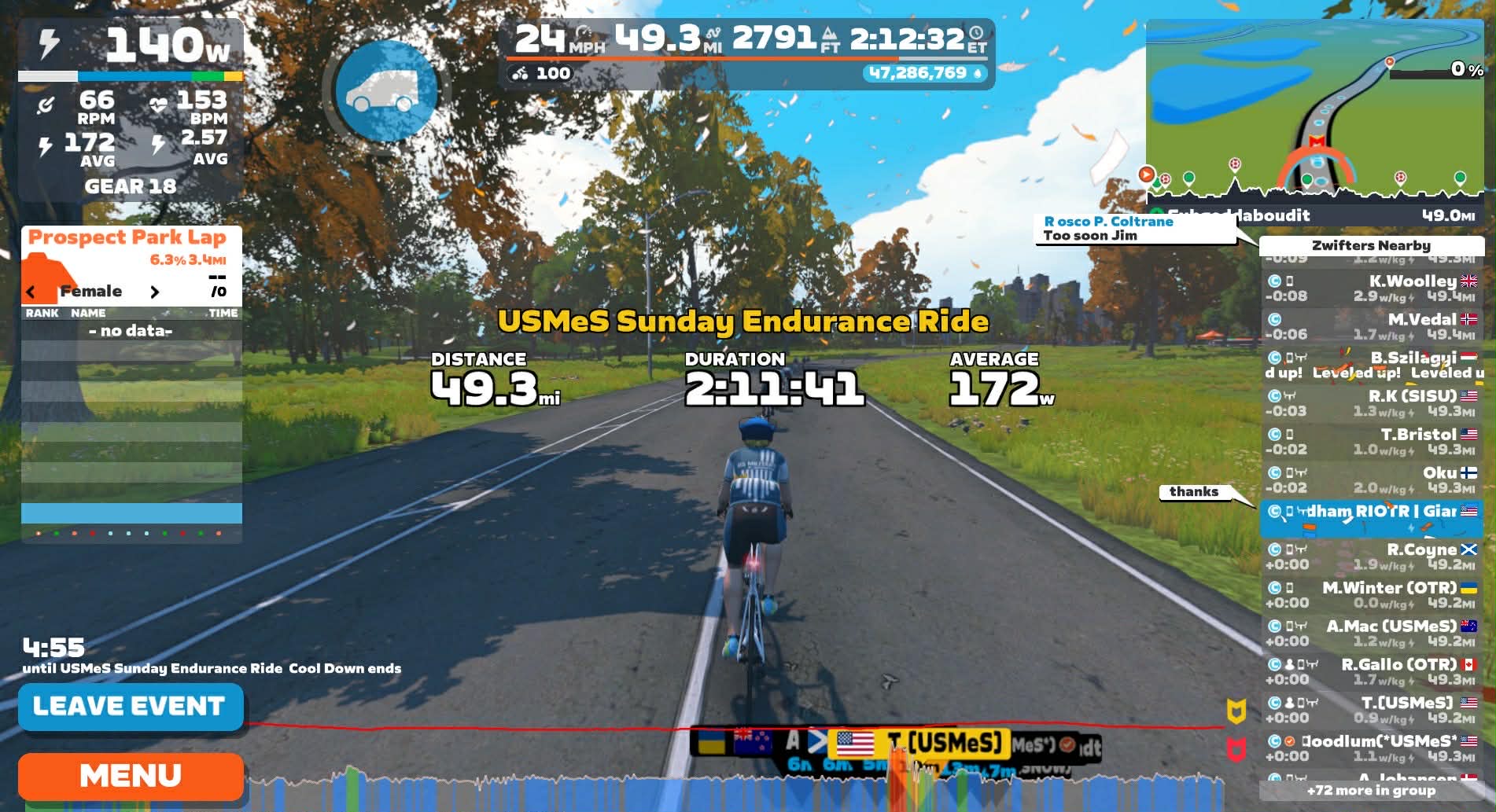
Task: Expand the +72 more in group row
Action: [1371, 791]
